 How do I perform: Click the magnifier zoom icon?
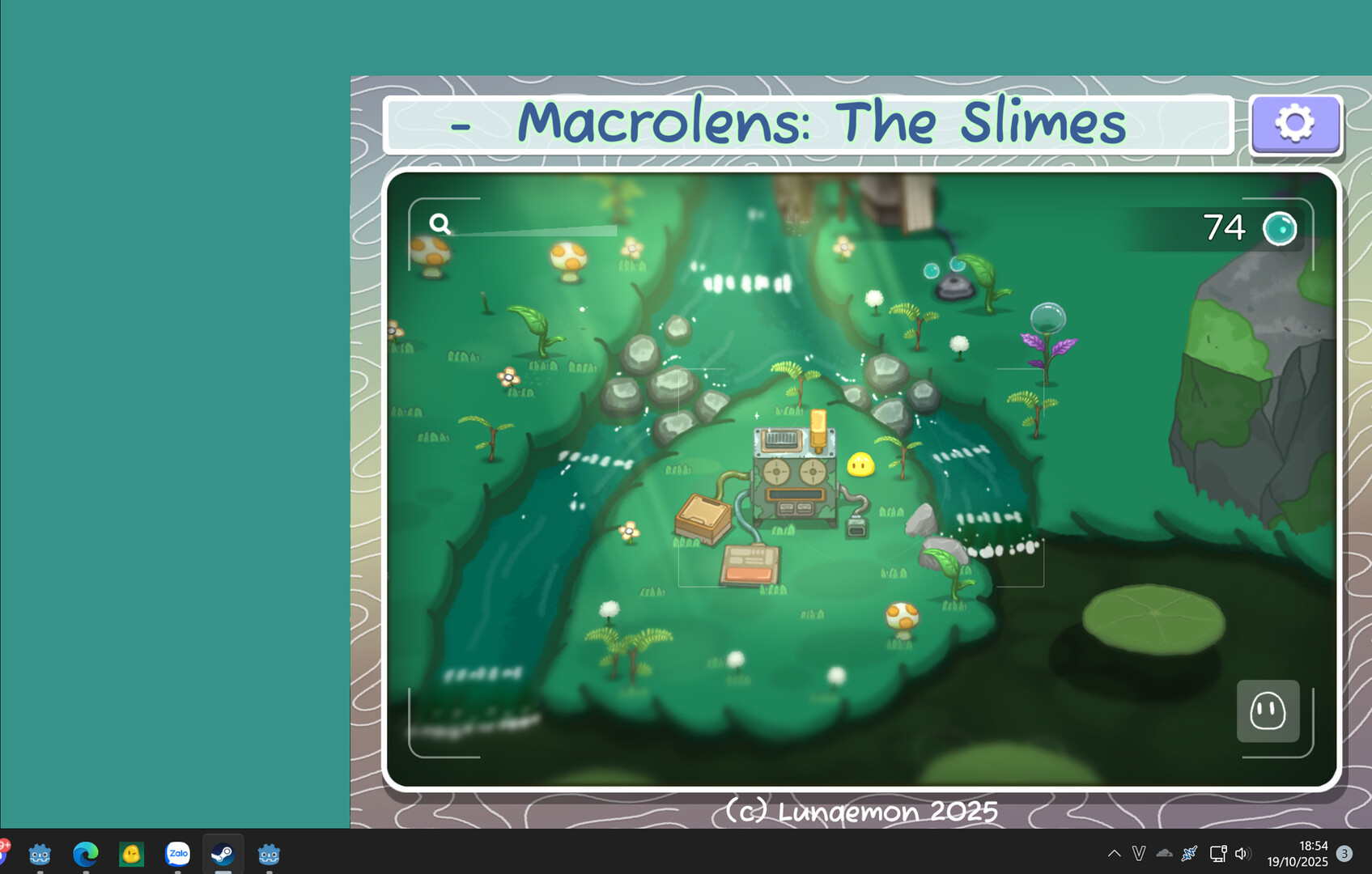440,224
